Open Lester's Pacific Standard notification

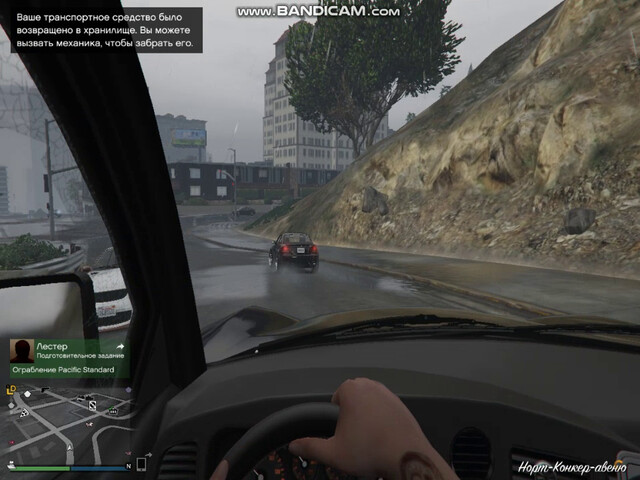click(x=68, y=358)
